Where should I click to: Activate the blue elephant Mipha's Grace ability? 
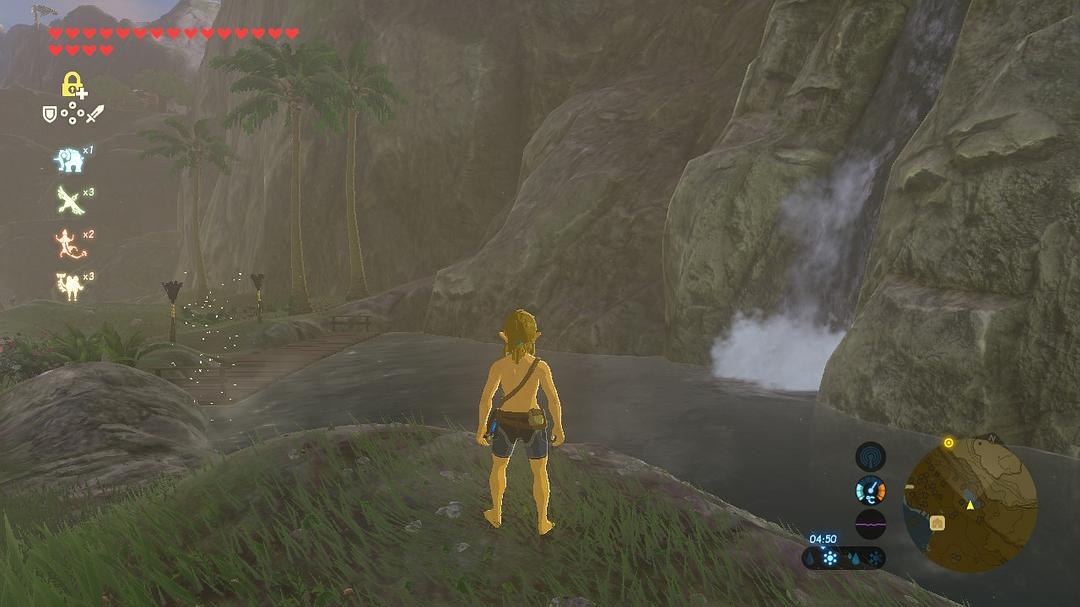coord(67,159)
